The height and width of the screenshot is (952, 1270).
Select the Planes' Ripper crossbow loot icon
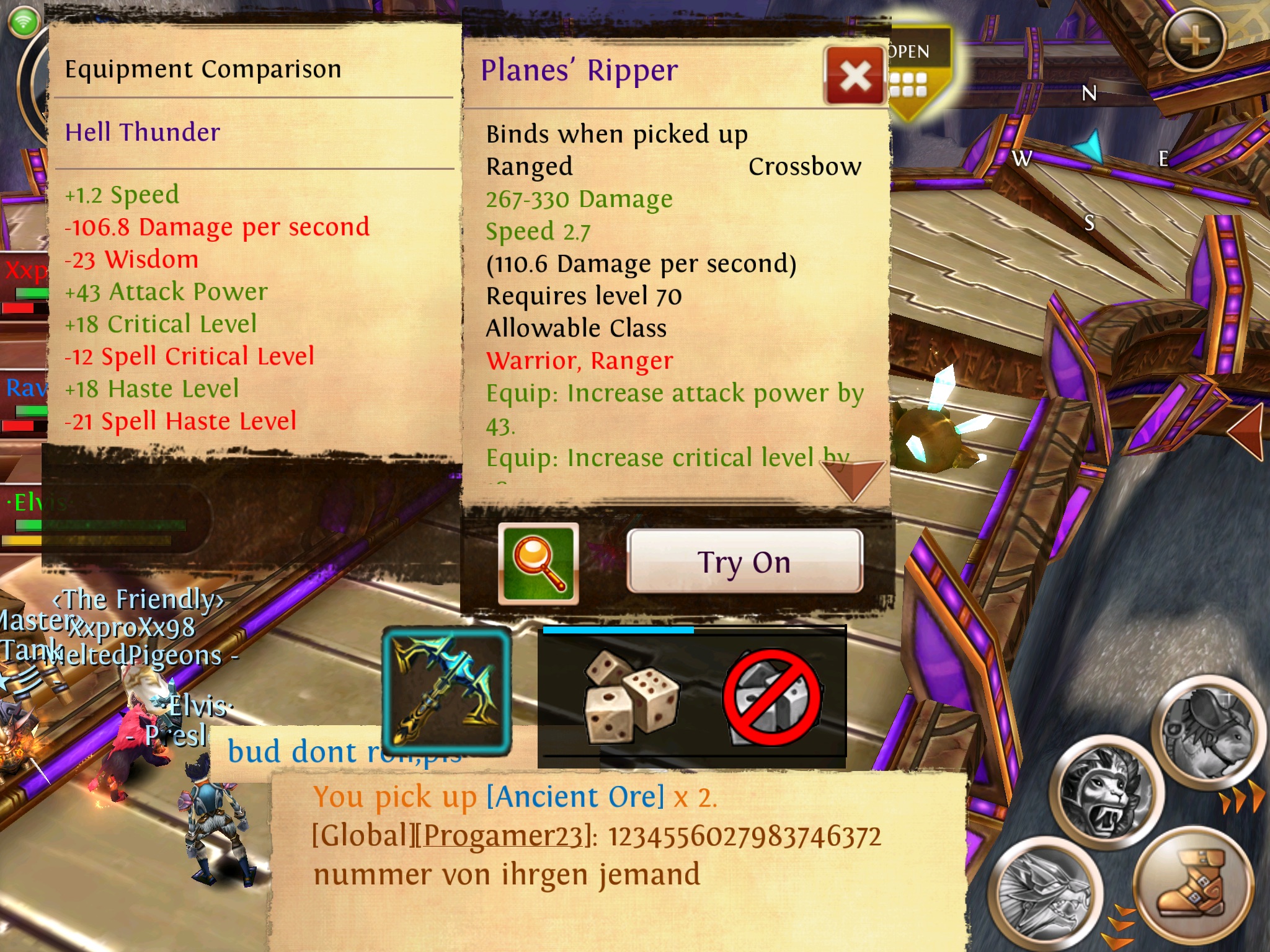446,690
